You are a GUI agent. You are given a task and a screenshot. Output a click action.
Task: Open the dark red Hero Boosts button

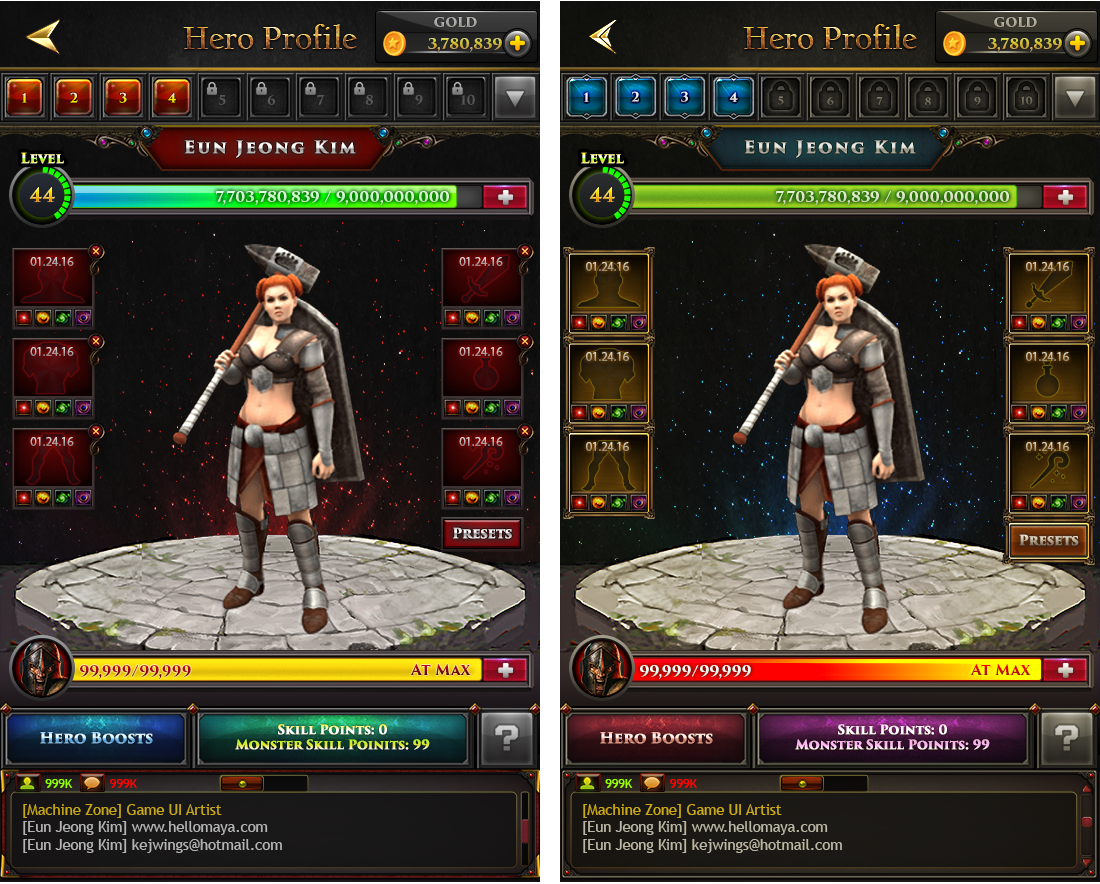(656, 738)
